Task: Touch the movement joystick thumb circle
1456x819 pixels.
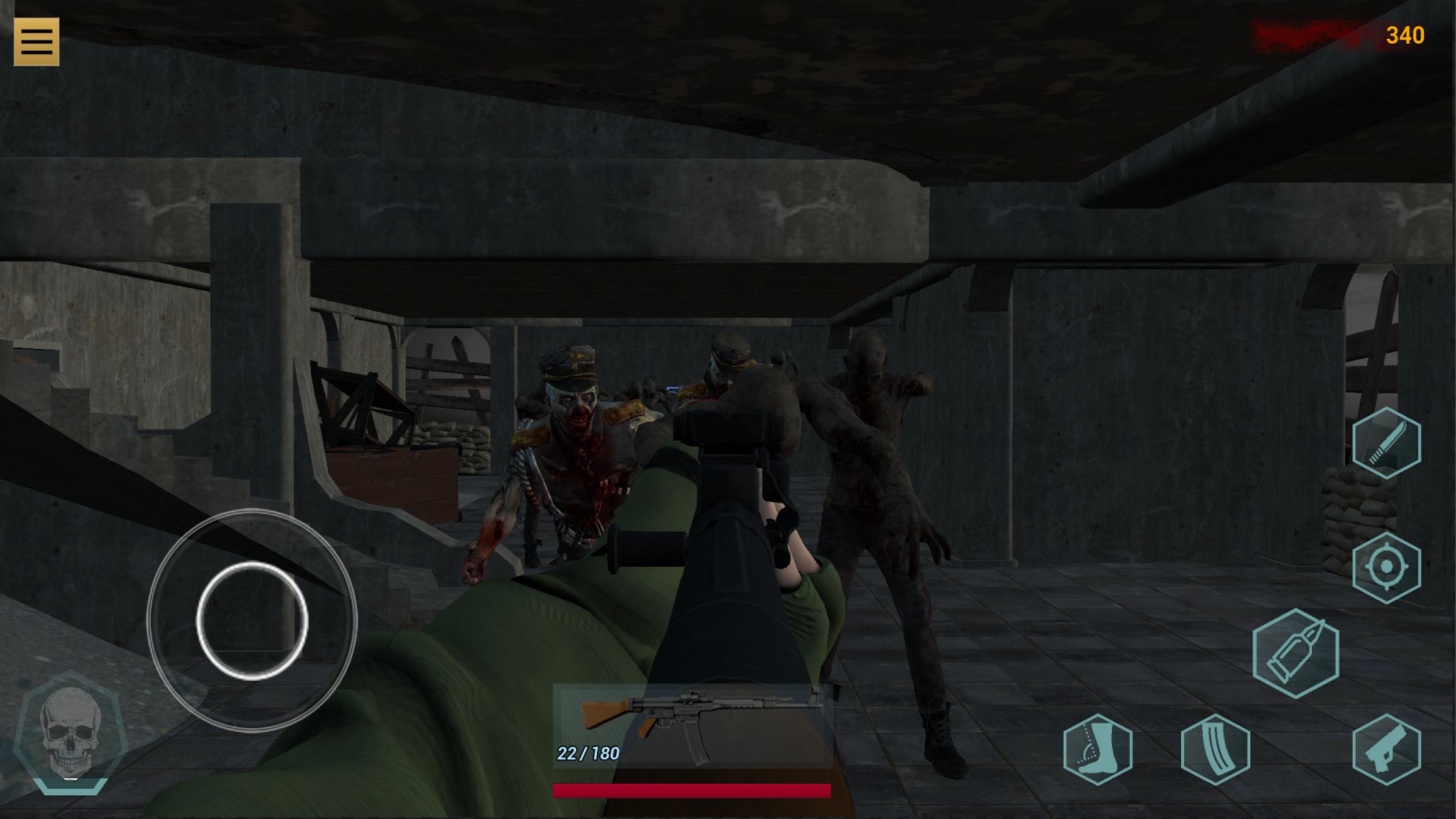Action: tap(252, 621)
